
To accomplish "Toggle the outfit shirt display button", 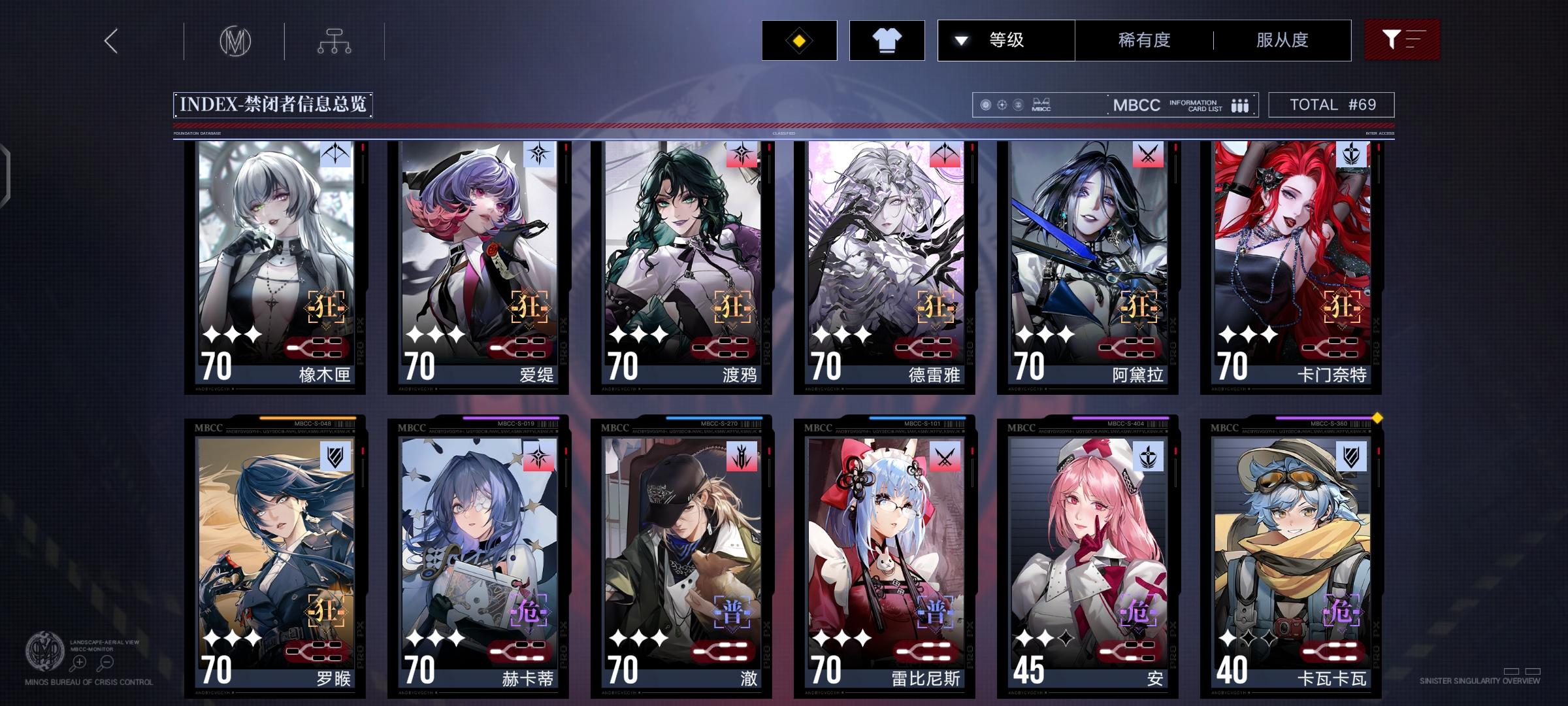I will click(886, 40).
